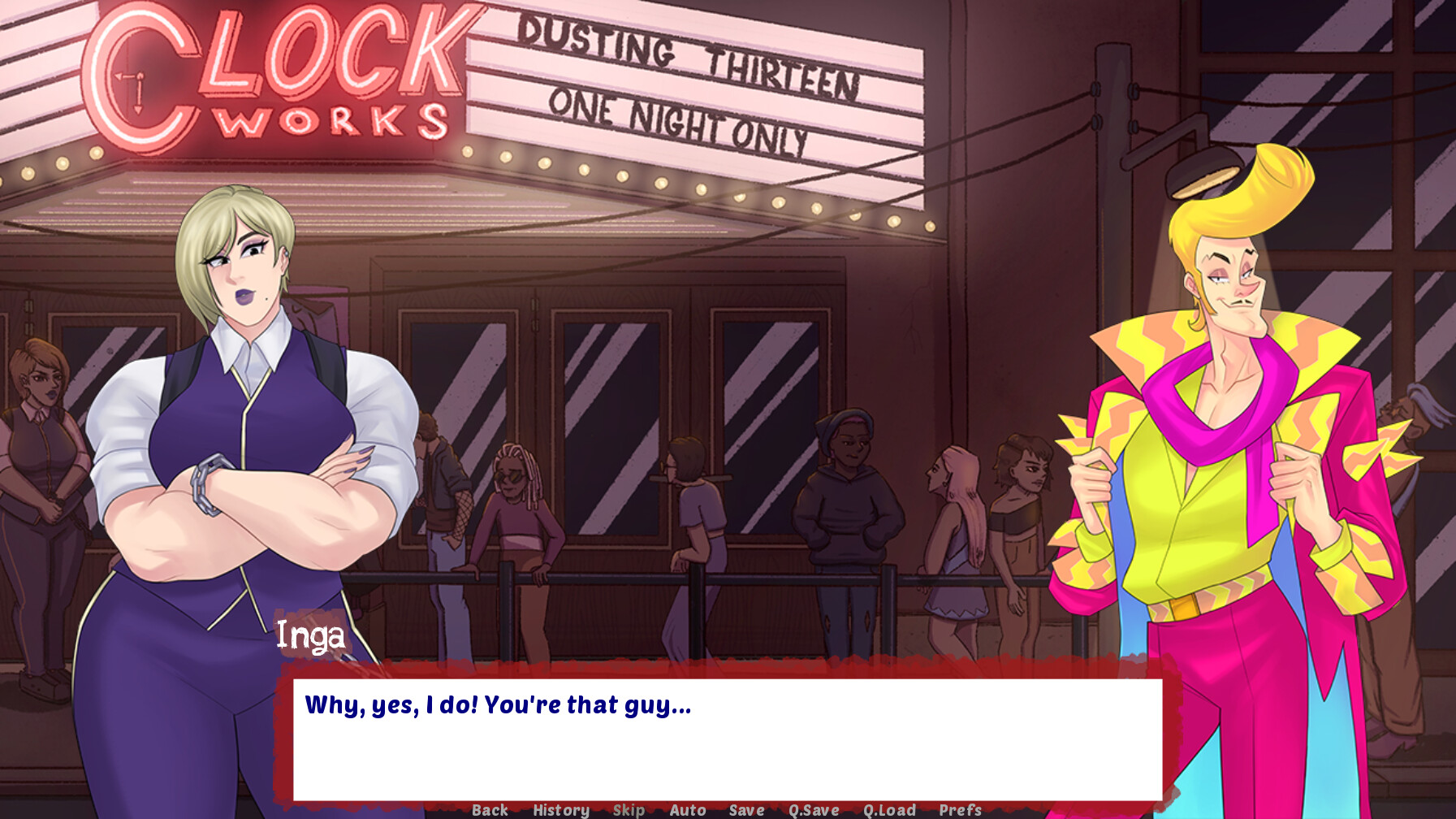Open the History log

[560, 809]
